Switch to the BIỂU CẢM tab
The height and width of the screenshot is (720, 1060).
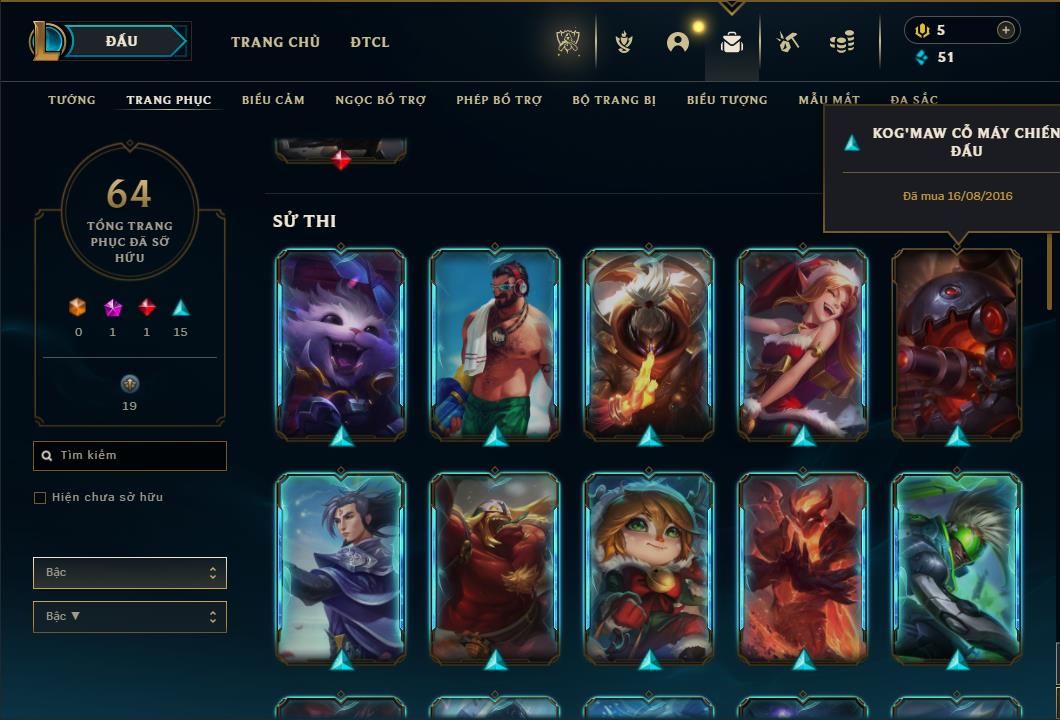[x=273, y=100]
